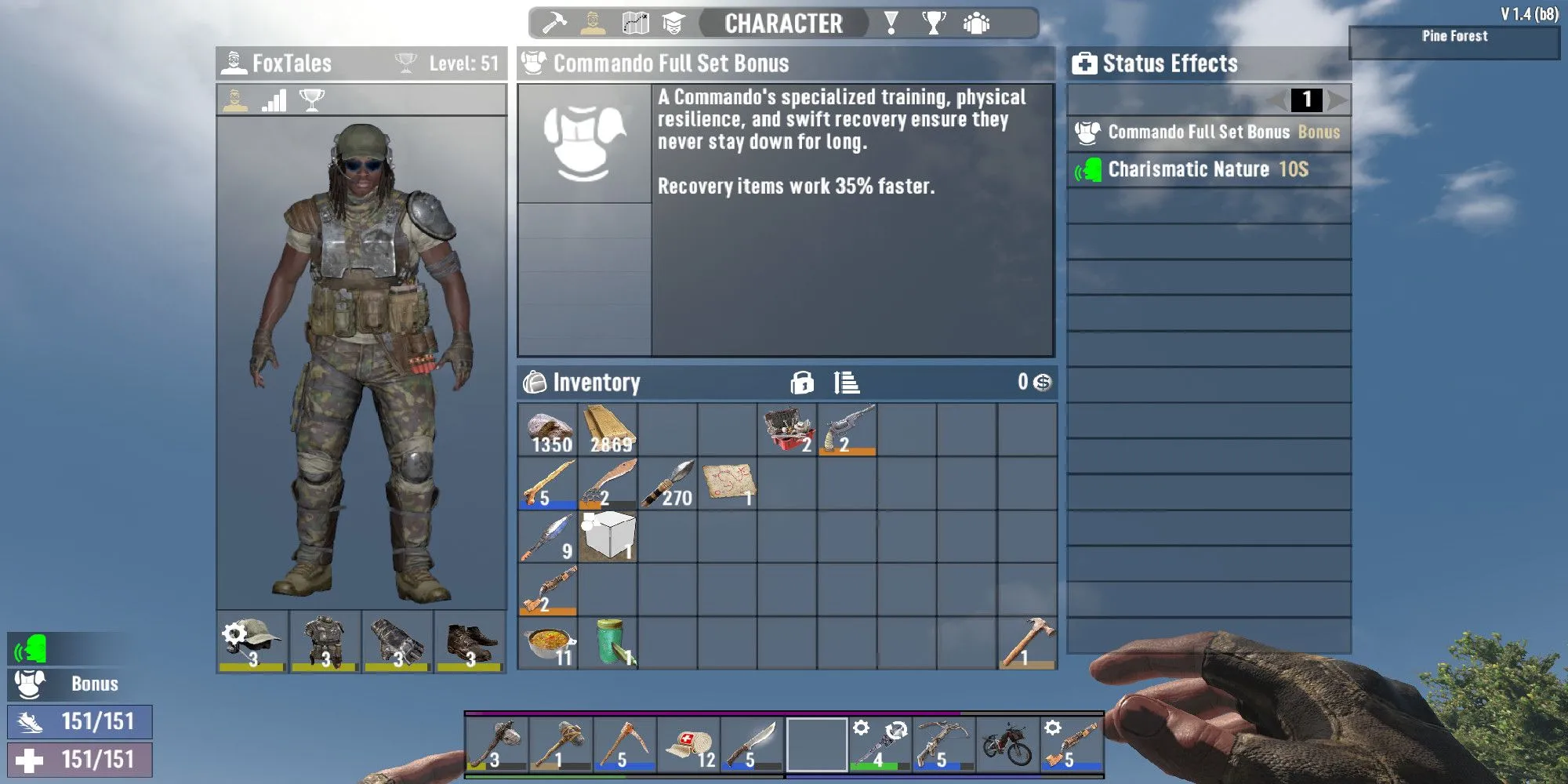Sort the inventory with the sort button
Image resolution: width=1568 pixels, height=784 pixels.
[847, 383]
